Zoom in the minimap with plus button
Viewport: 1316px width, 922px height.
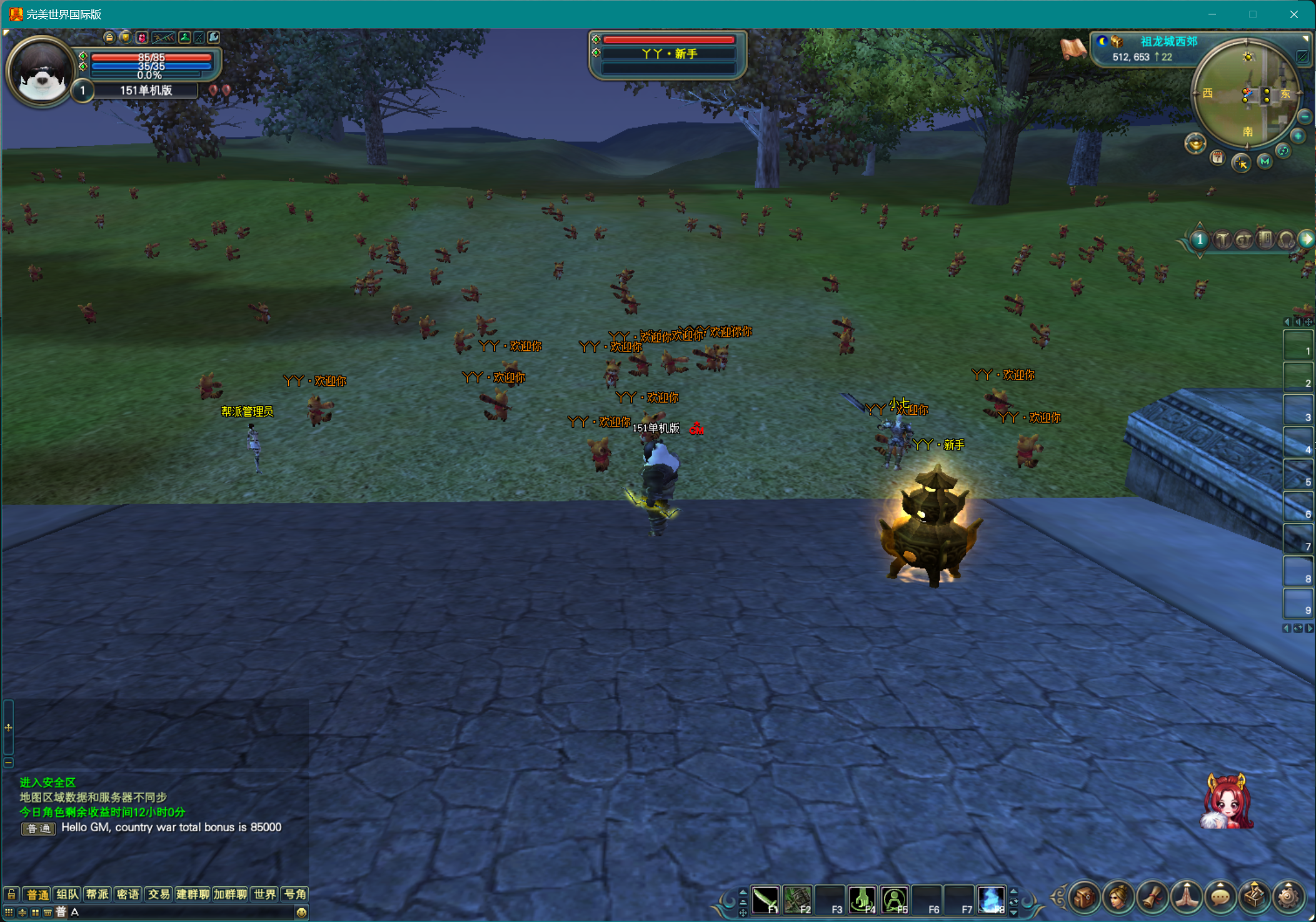click(1298, 136)
